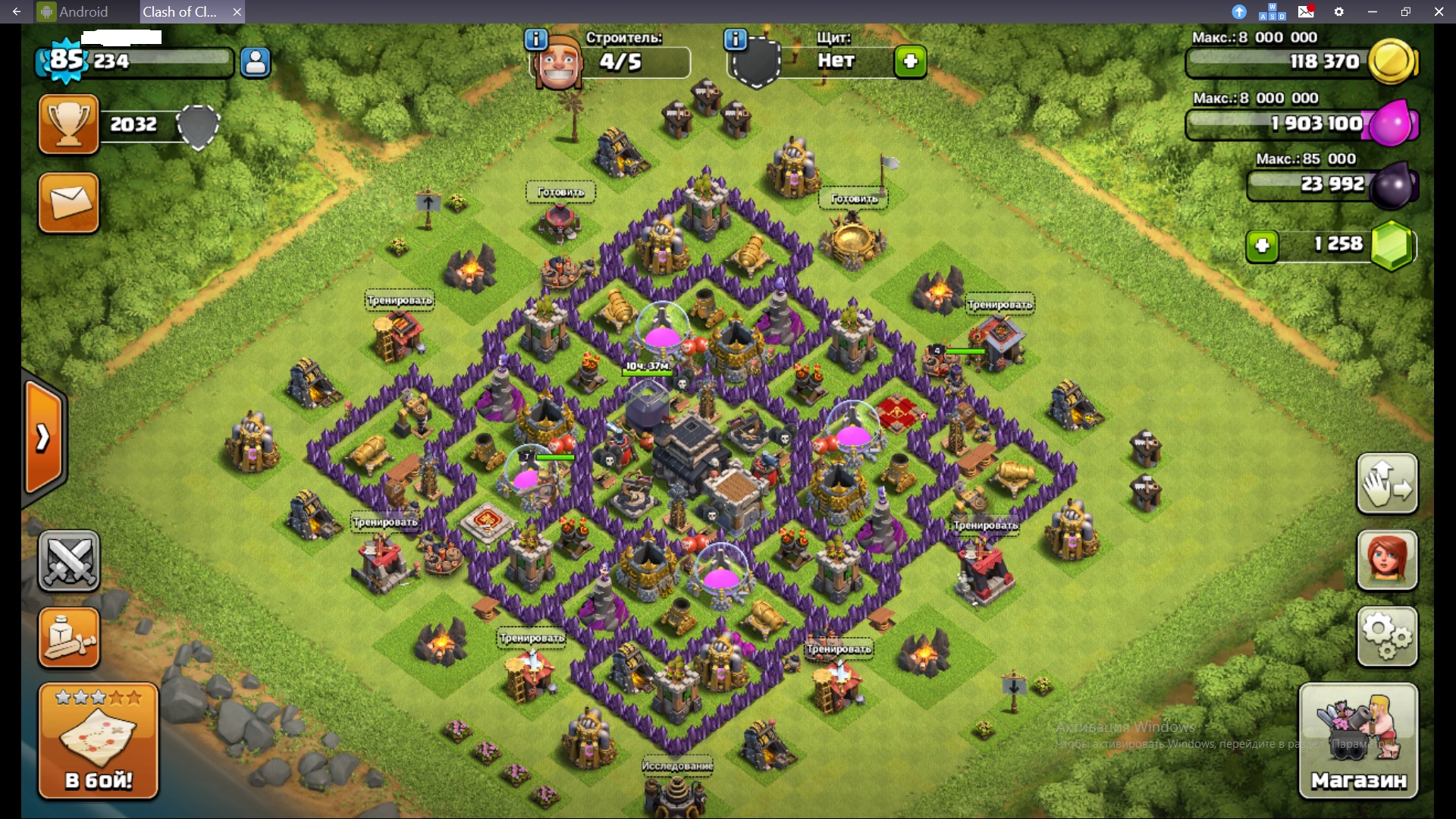Open the emulator settings gear in title bar

[1339, 12]
